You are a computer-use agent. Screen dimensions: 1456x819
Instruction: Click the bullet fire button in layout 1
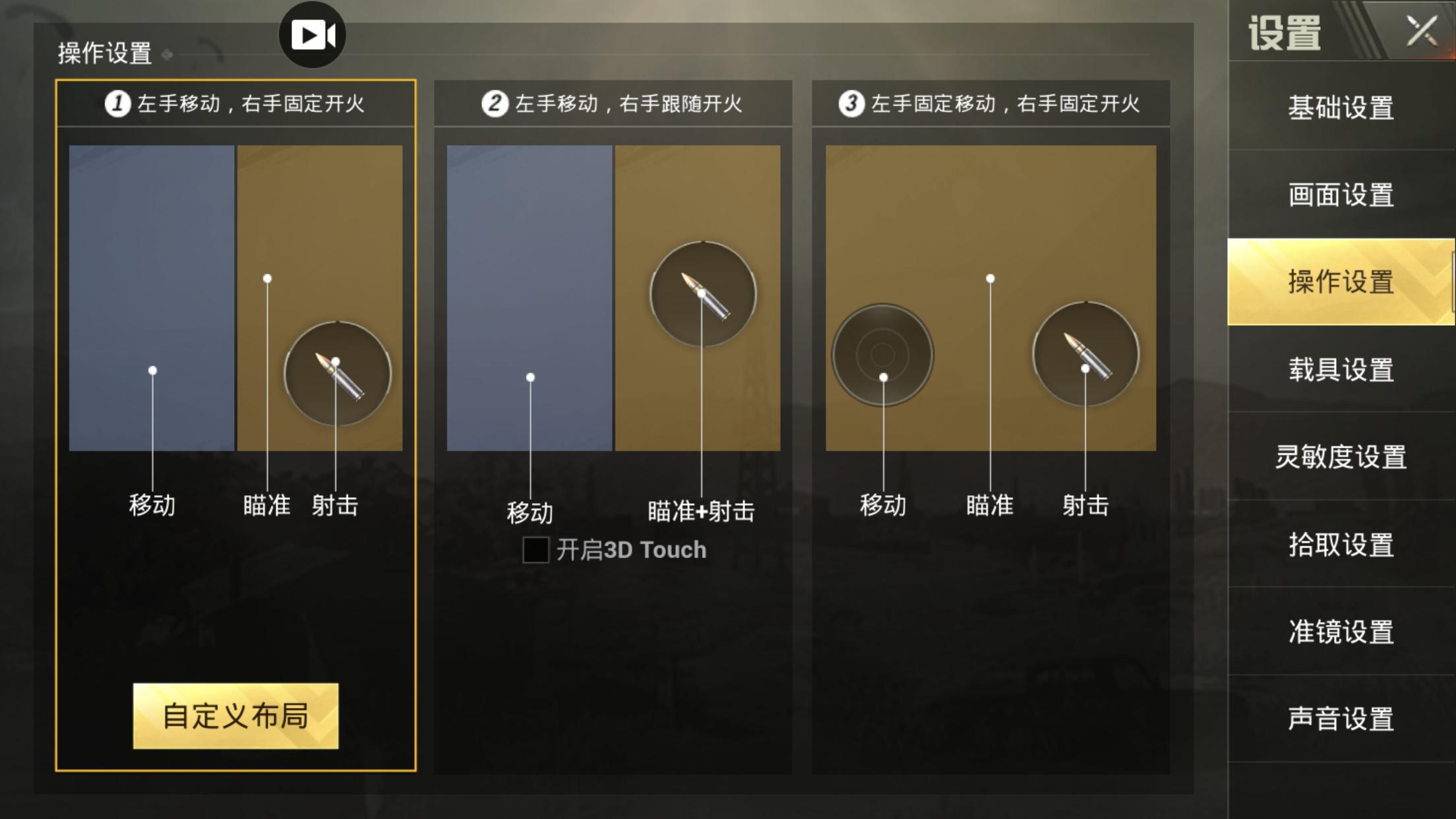[x=338, y=374]
